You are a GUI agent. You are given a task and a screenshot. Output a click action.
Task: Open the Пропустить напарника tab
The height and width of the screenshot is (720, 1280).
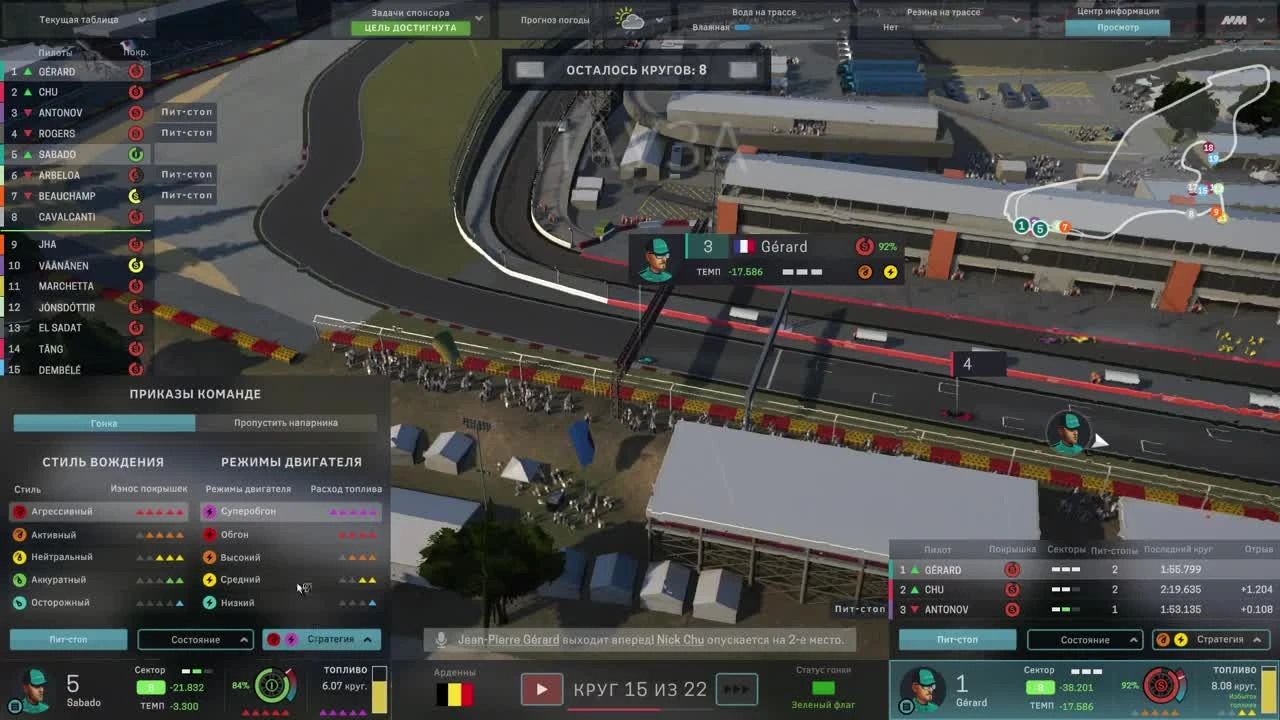(x=287, y=422)
